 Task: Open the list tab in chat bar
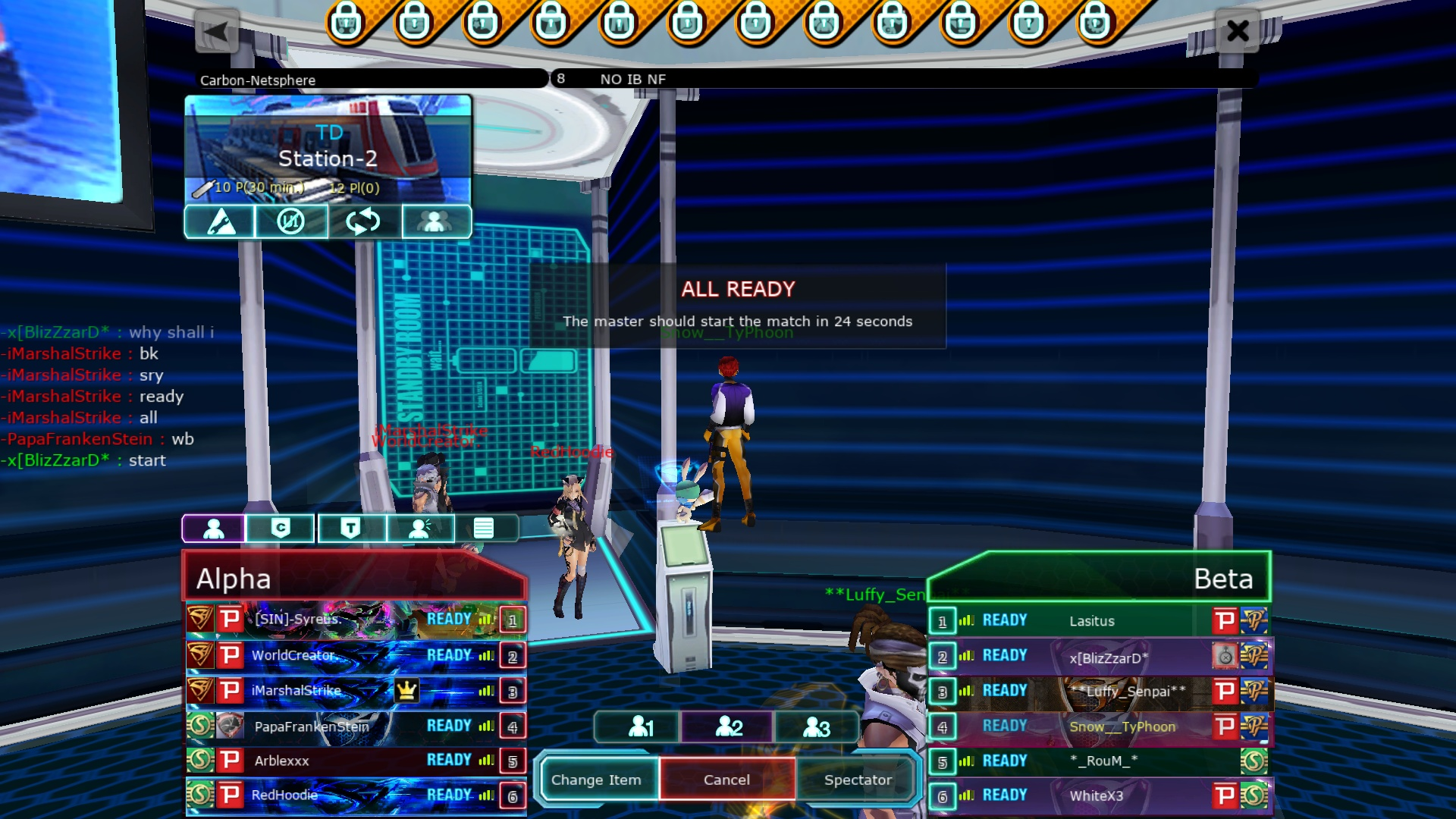pos(484,528)
